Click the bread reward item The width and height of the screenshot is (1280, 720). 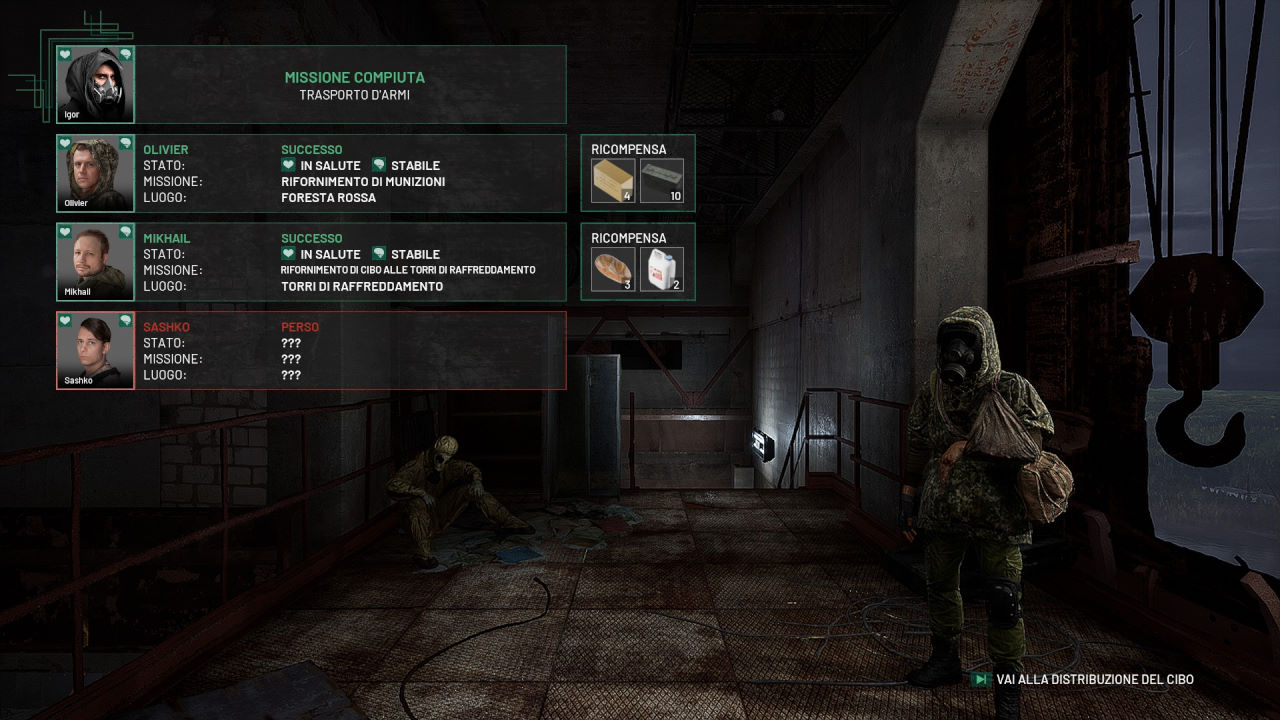[612, 270]
